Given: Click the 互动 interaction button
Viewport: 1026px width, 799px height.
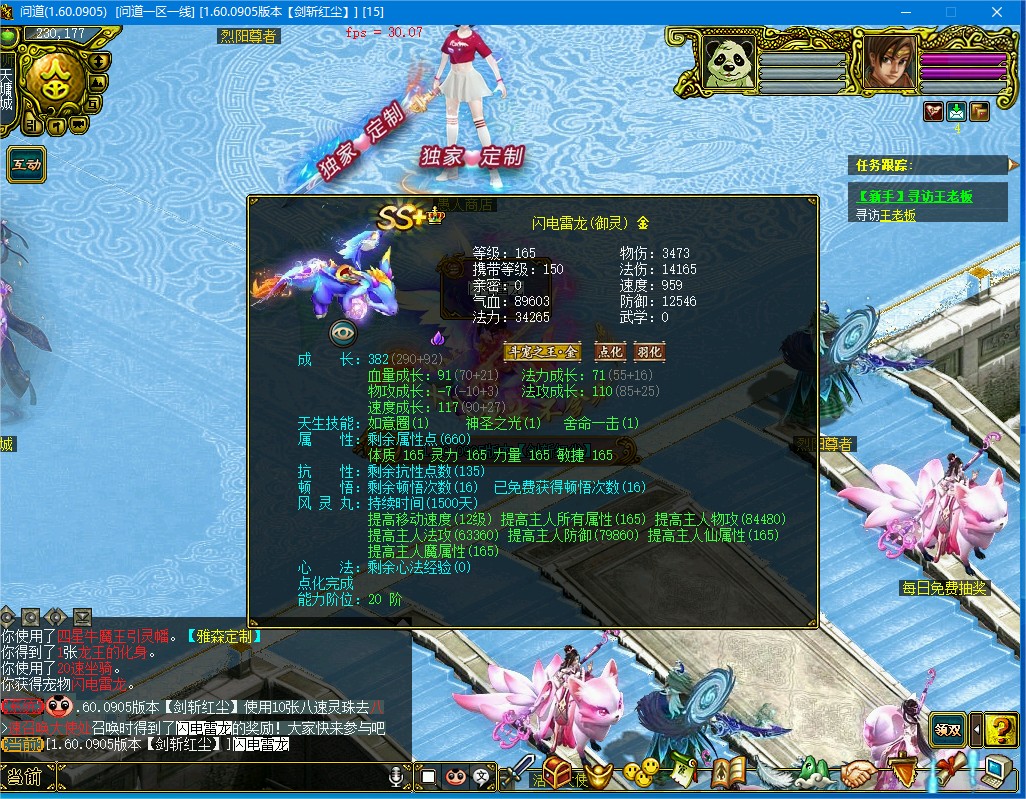Looking at the screenshot, I should 26,165.
